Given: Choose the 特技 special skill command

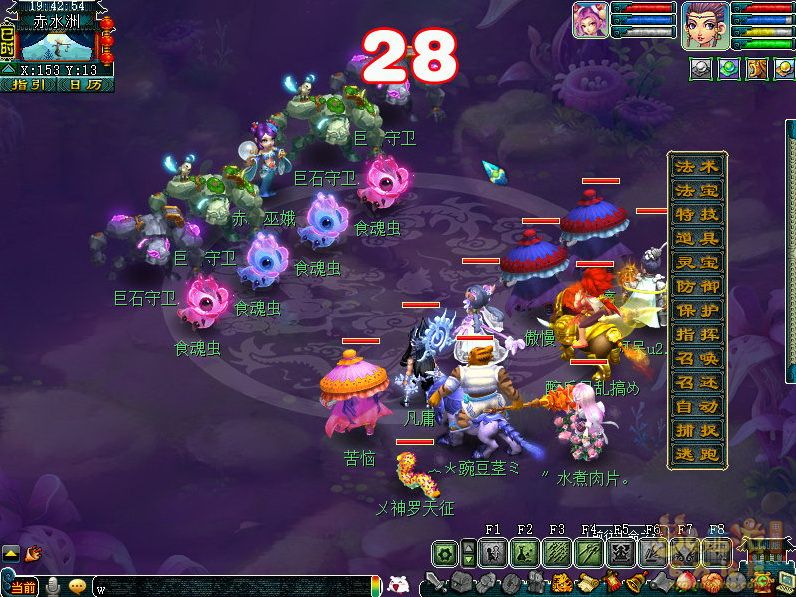Looking at the screenshot, I should click(697, 214).
